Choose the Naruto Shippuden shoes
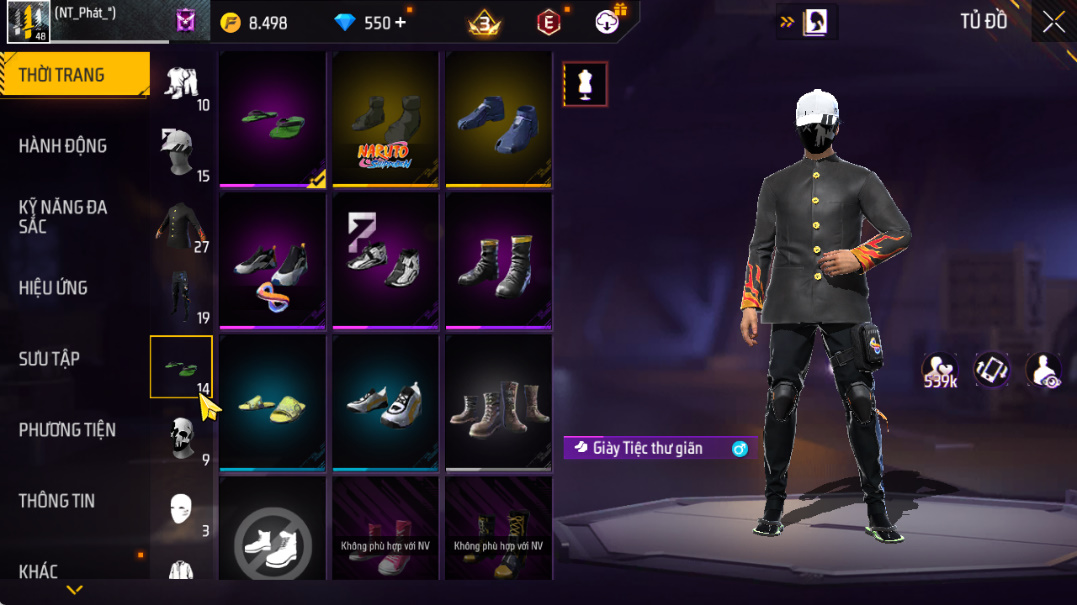The width and height of the screenshot is (1077, 605). (386, 119)
